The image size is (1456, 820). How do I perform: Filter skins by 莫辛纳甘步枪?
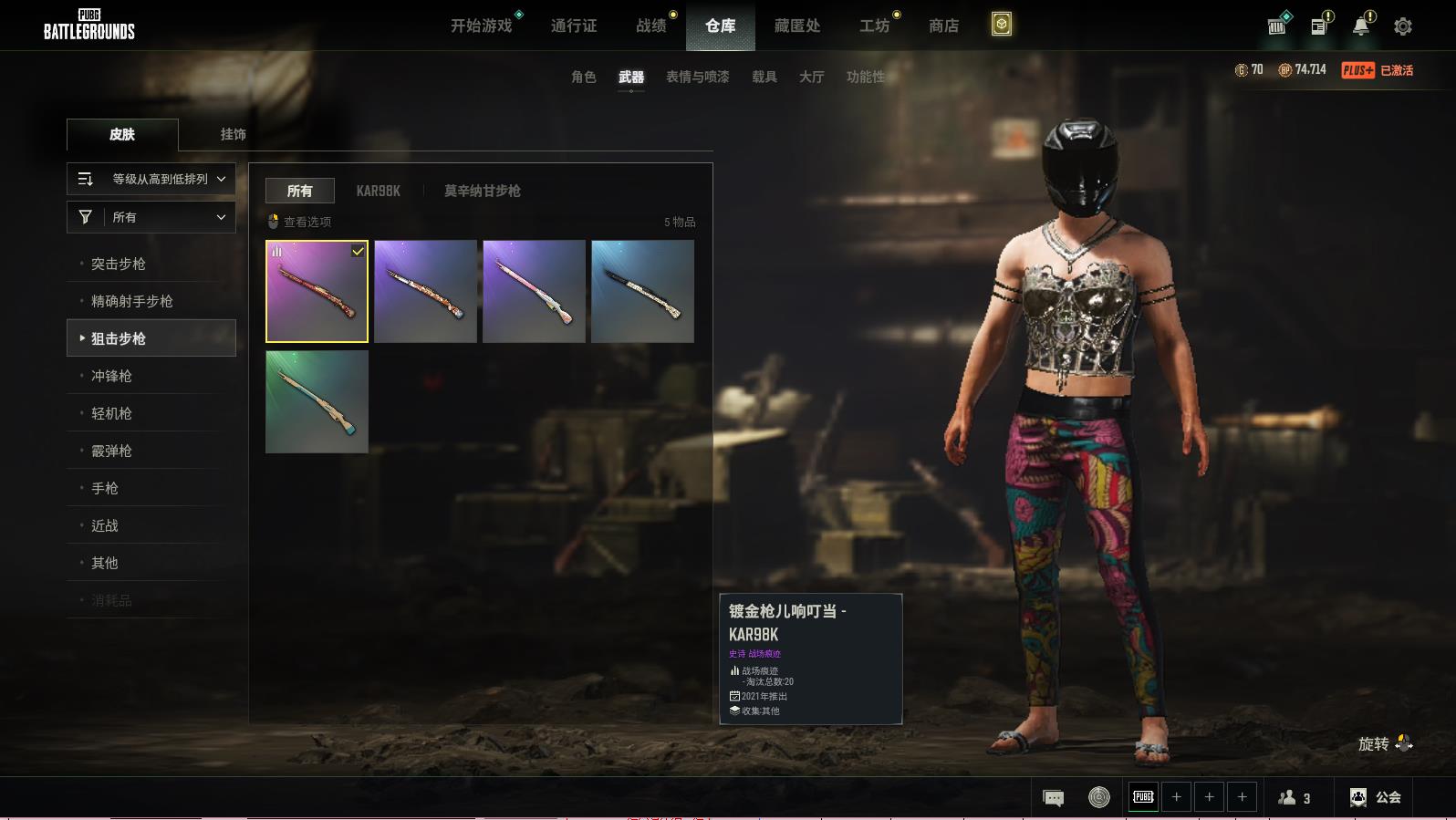tap(482, 191)
